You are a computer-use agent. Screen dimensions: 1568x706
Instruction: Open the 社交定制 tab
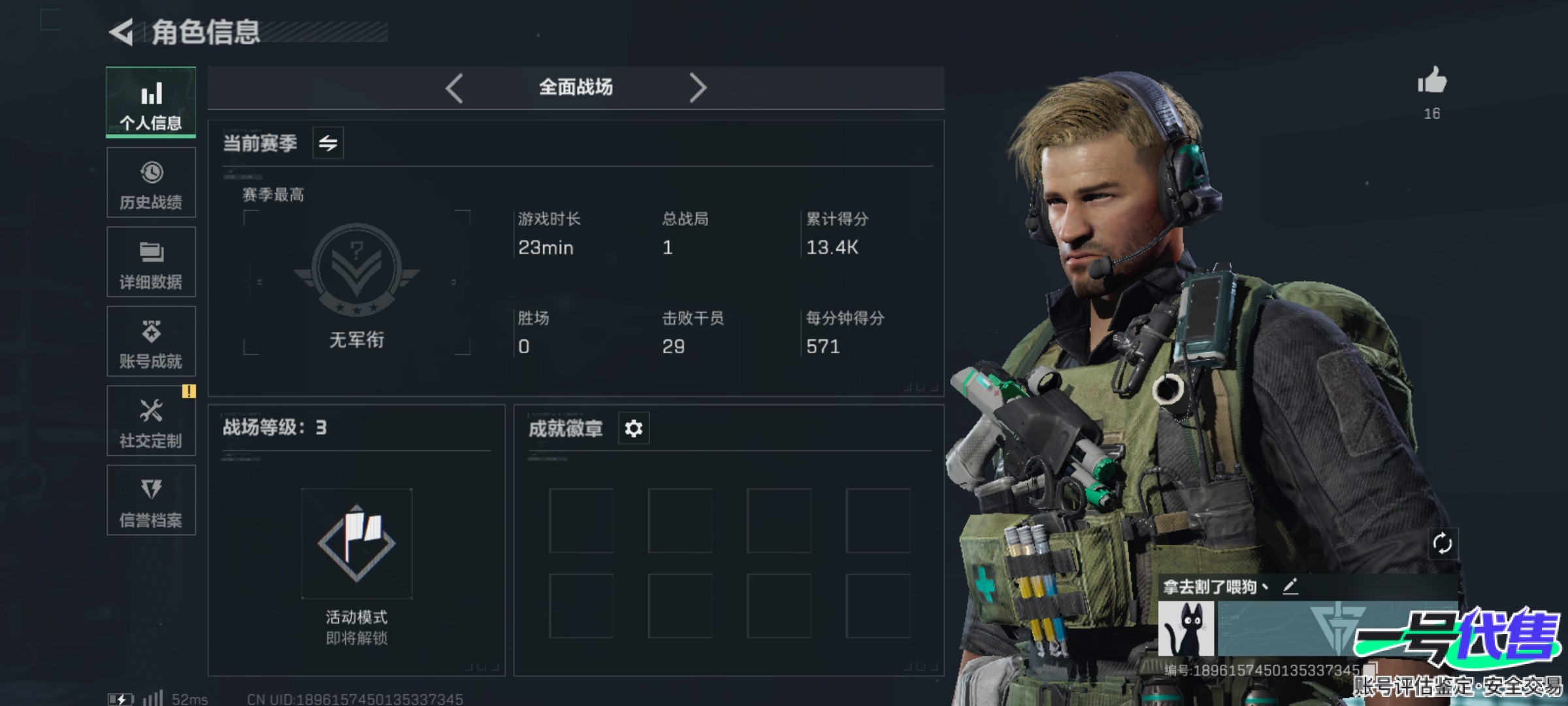tap(151, 421)
